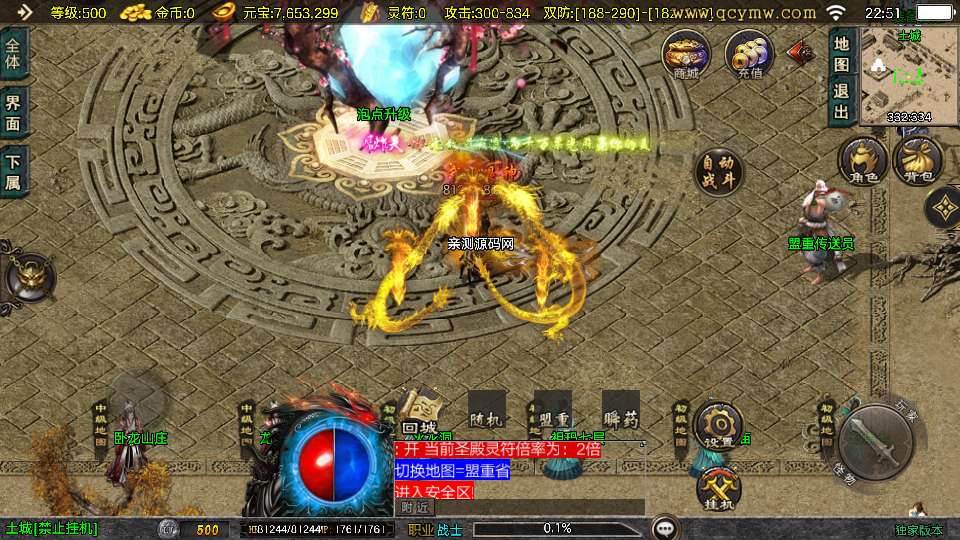Select the 下属 tab on left
960x540 pixels.
pos(13,169)
